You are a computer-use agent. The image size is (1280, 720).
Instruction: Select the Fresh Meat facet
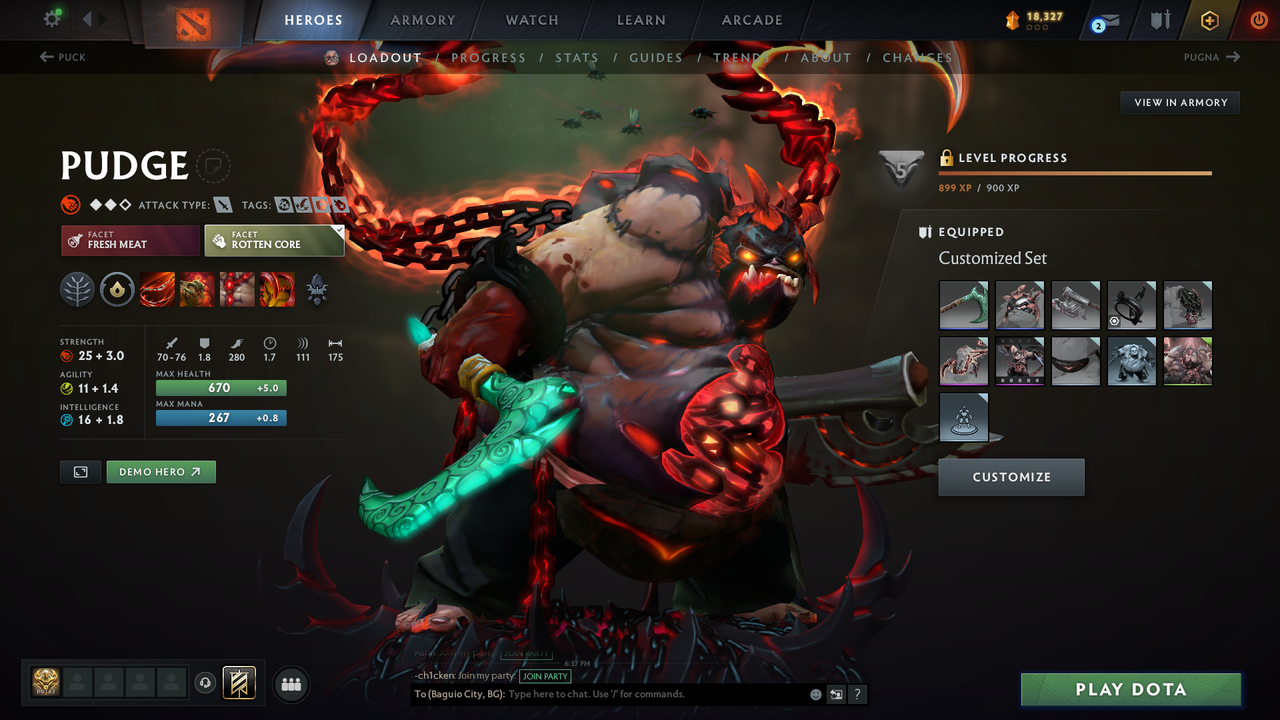pyautogui.click(x=130, y=240)
